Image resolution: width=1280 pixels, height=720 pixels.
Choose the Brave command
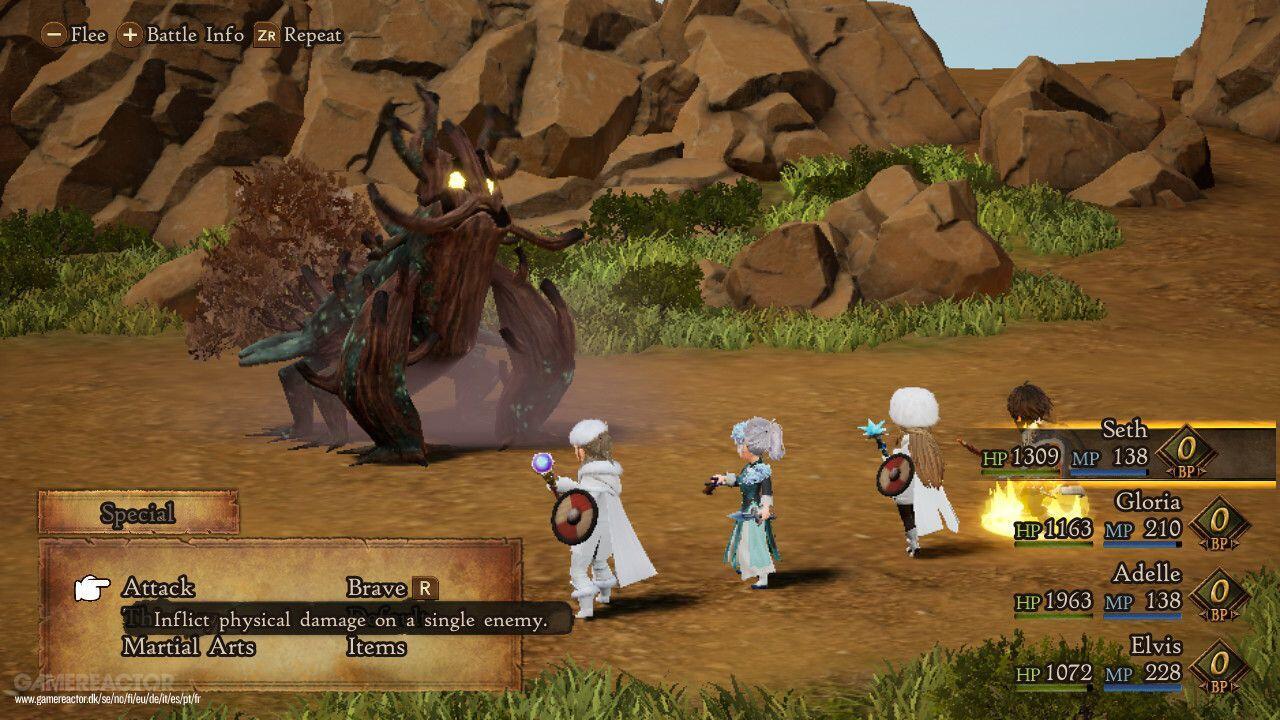377,588
